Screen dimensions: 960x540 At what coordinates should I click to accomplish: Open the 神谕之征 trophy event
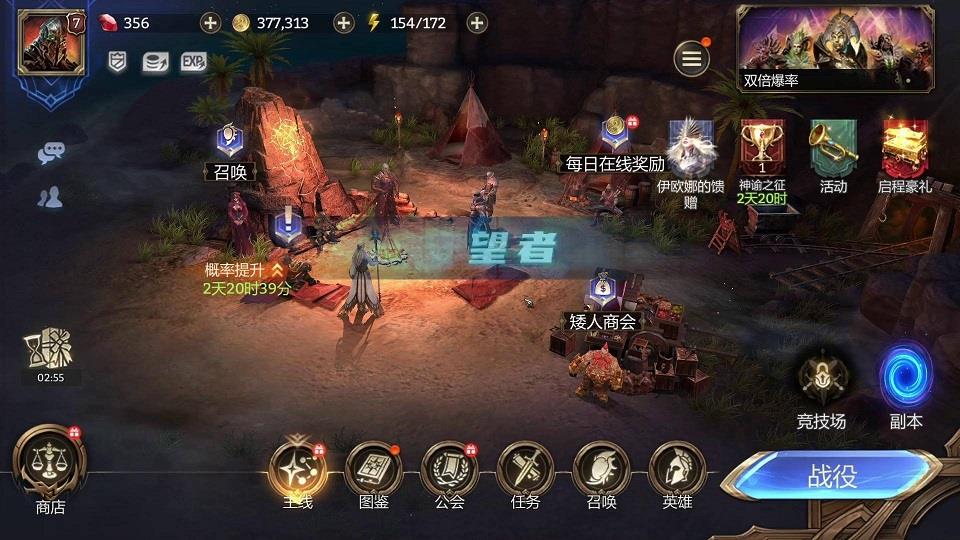click(762, 150)
